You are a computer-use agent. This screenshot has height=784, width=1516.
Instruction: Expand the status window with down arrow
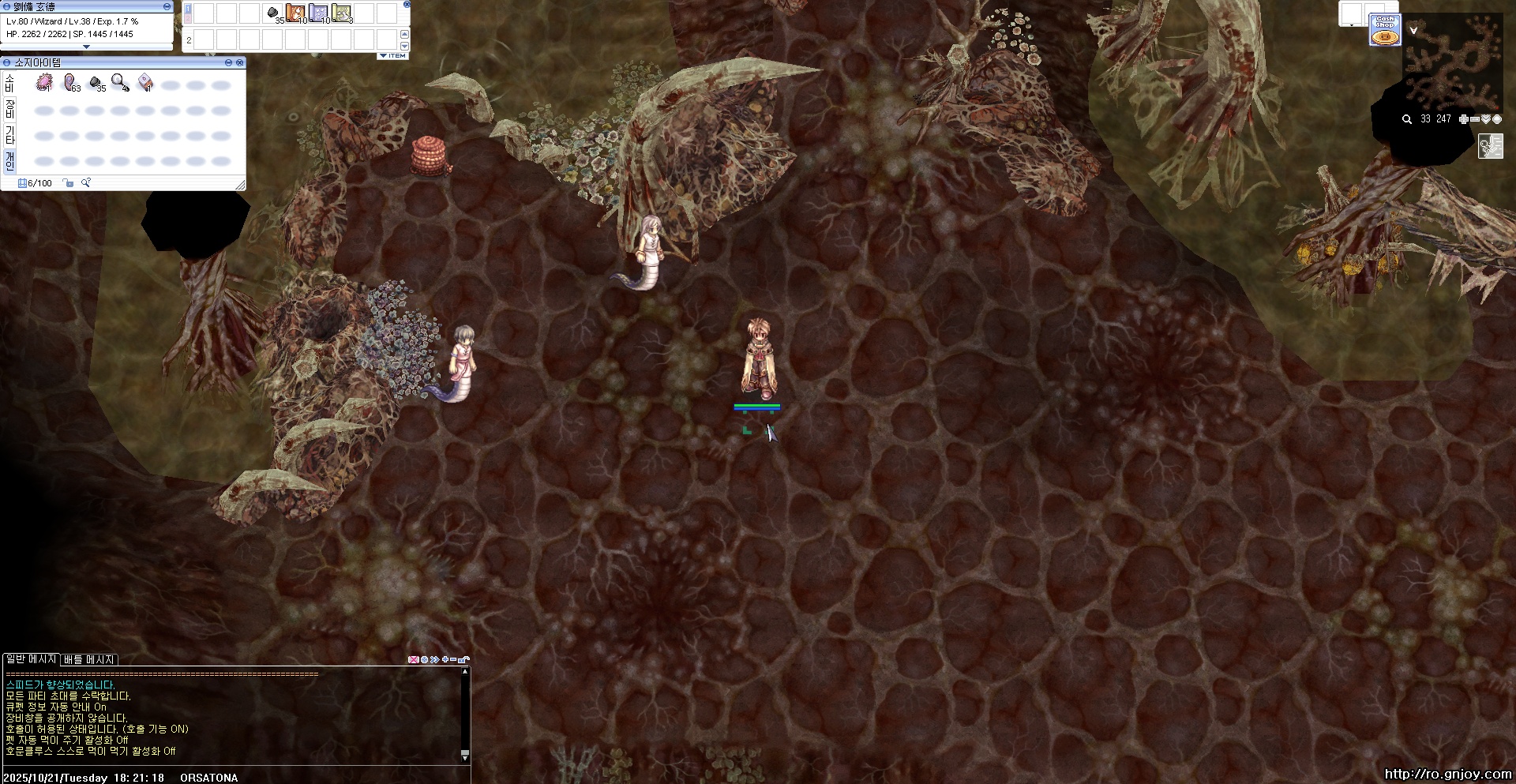[87, 47]
